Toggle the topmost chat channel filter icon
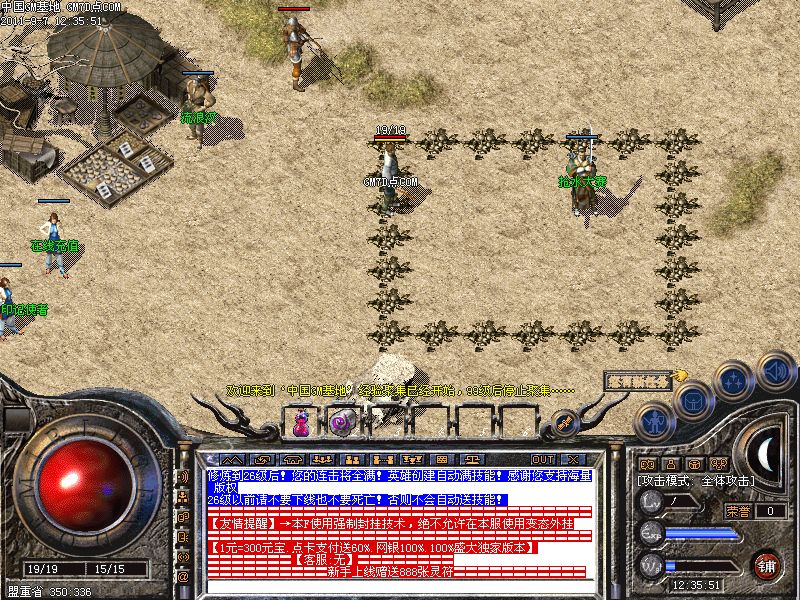The image size is (800, 600). 183,476
